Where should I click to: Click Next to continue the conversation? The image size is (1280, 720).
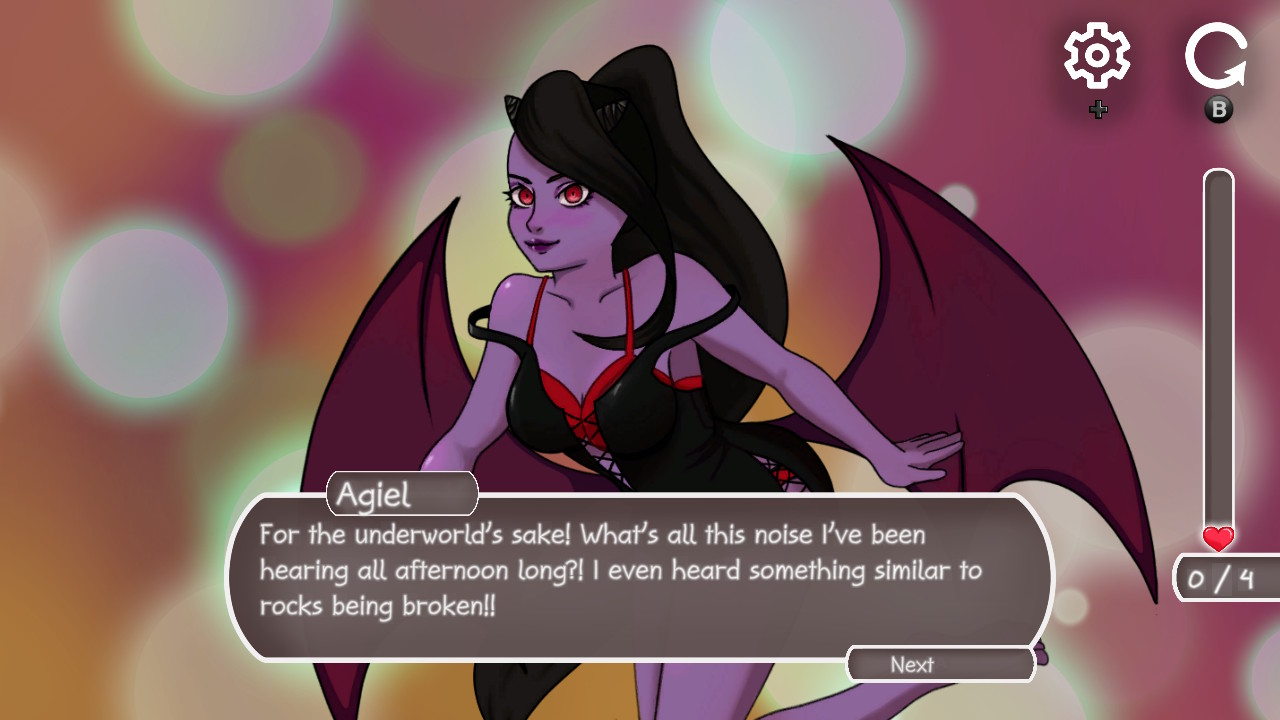click(939, 663)
